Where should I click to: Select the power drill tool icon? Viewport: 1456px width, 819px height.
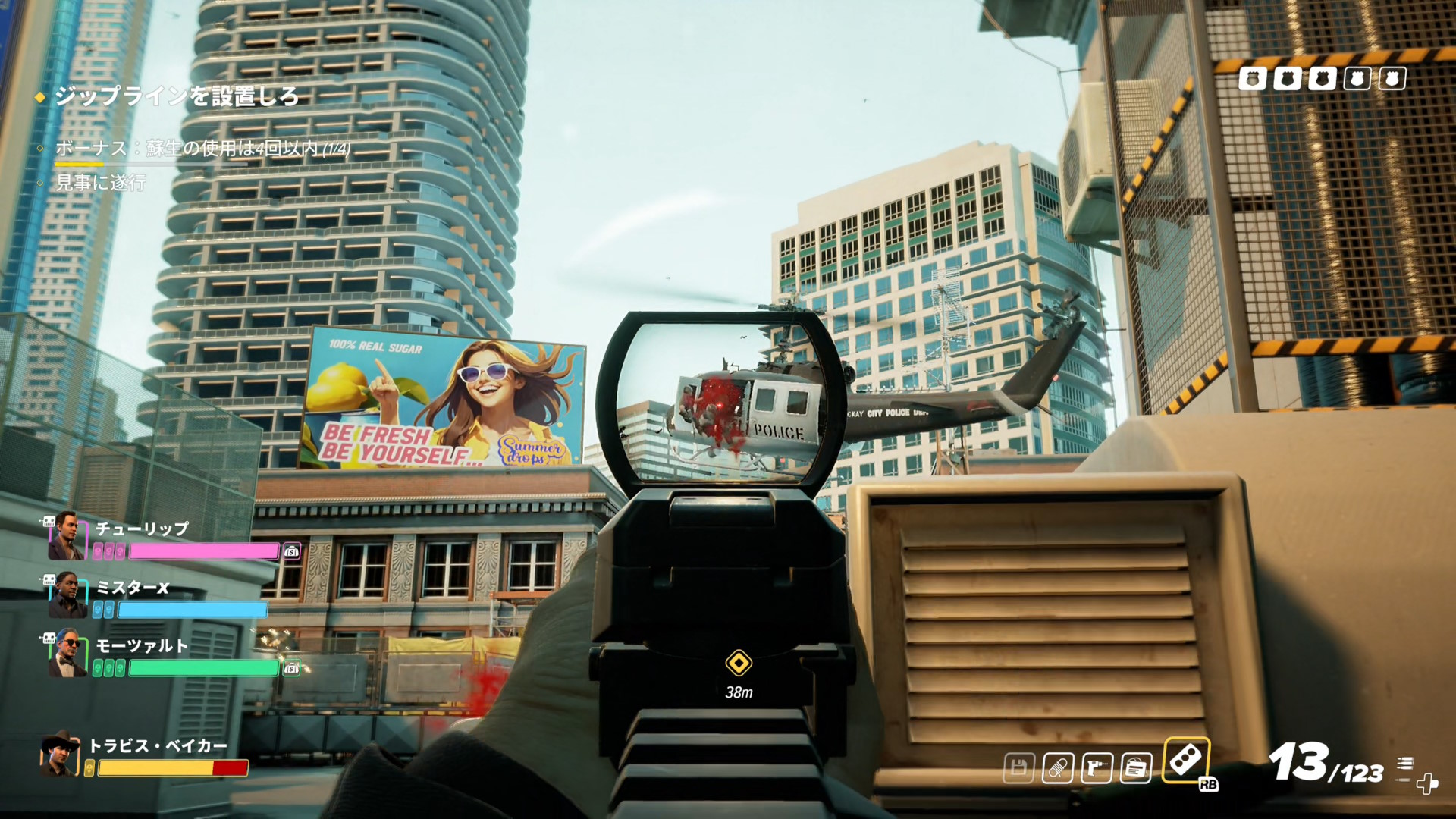(x=1097, y=768)
